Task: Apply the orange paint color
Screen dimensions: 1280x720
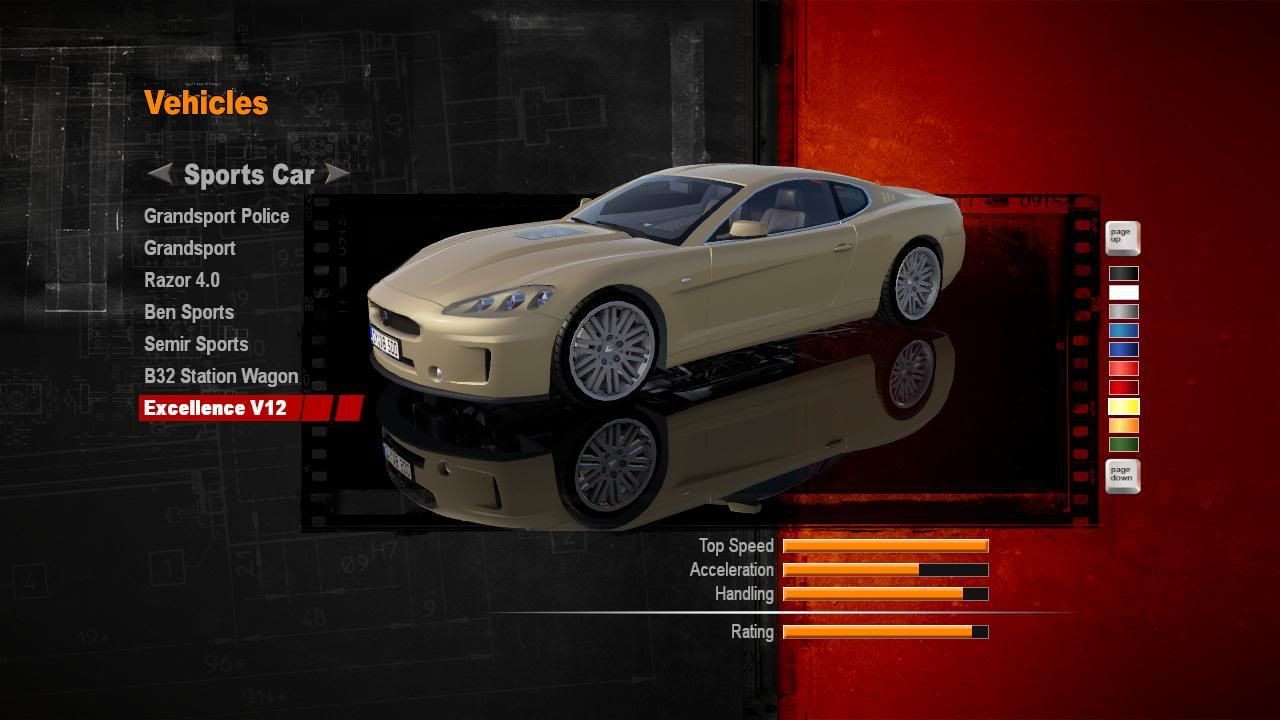Action: [x=1123, y=426]
